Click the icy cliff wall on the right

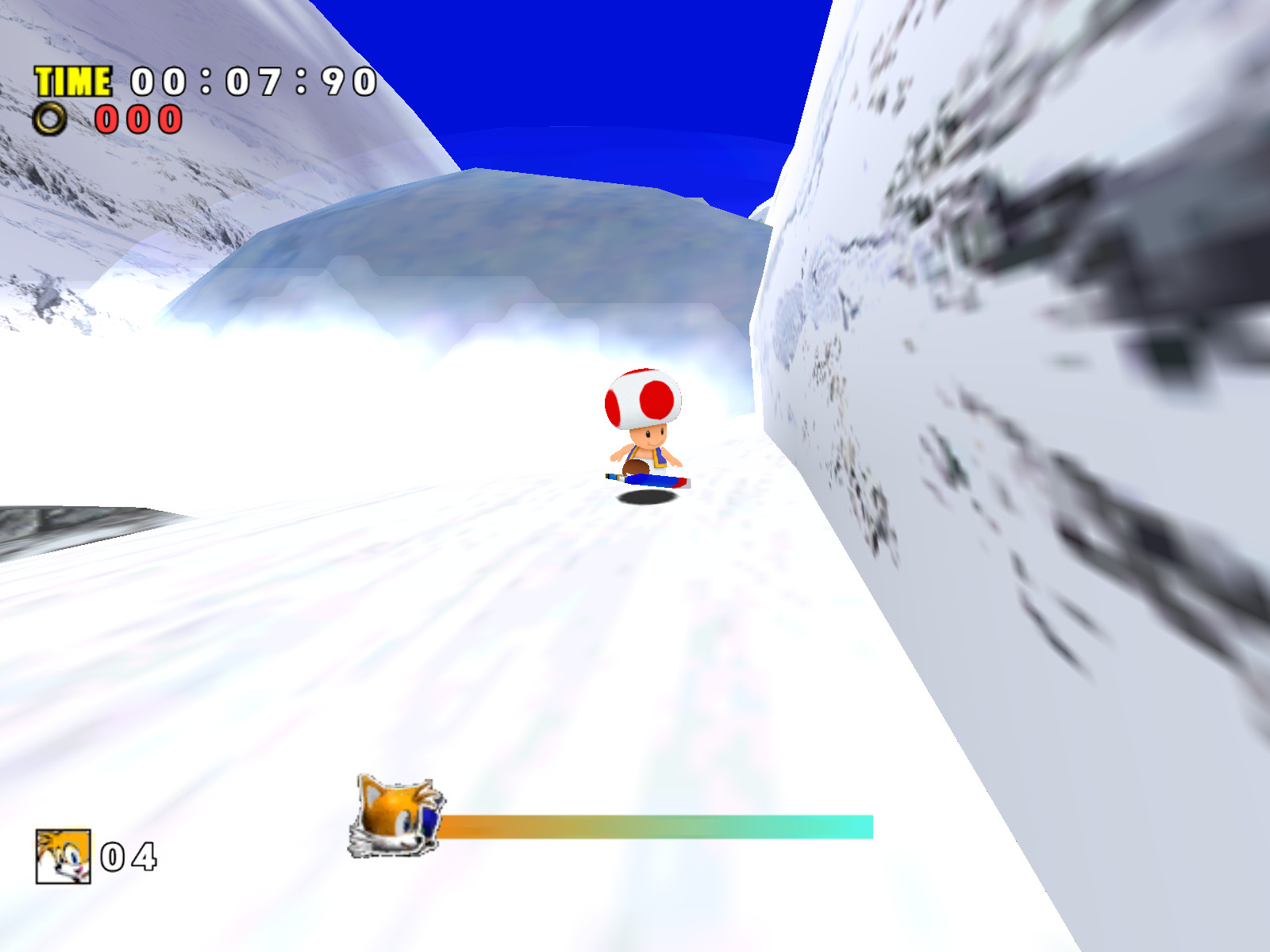[1032, 317]
